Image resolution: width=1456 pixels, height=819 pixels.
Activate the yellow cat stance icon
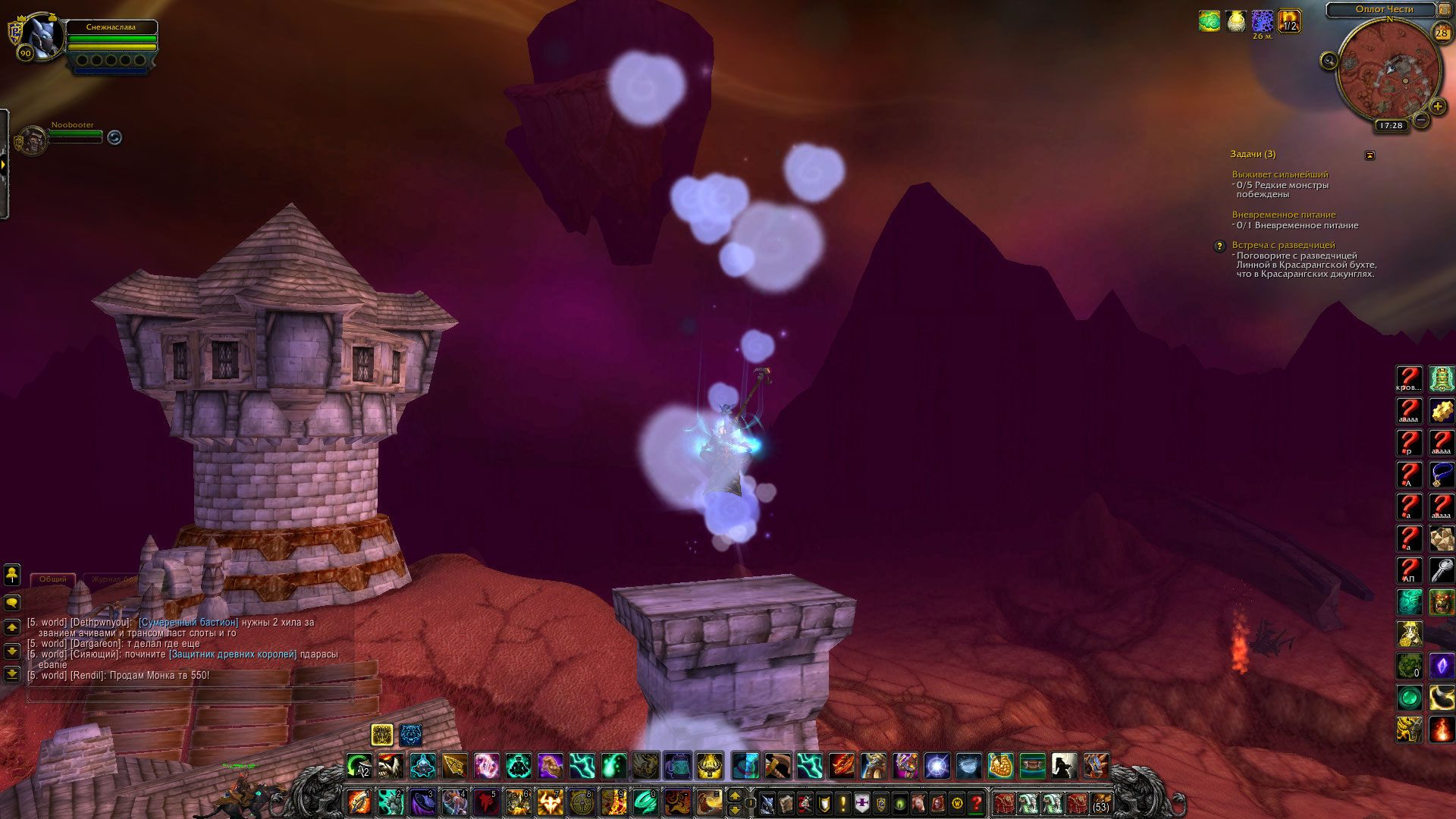(382, 735)
